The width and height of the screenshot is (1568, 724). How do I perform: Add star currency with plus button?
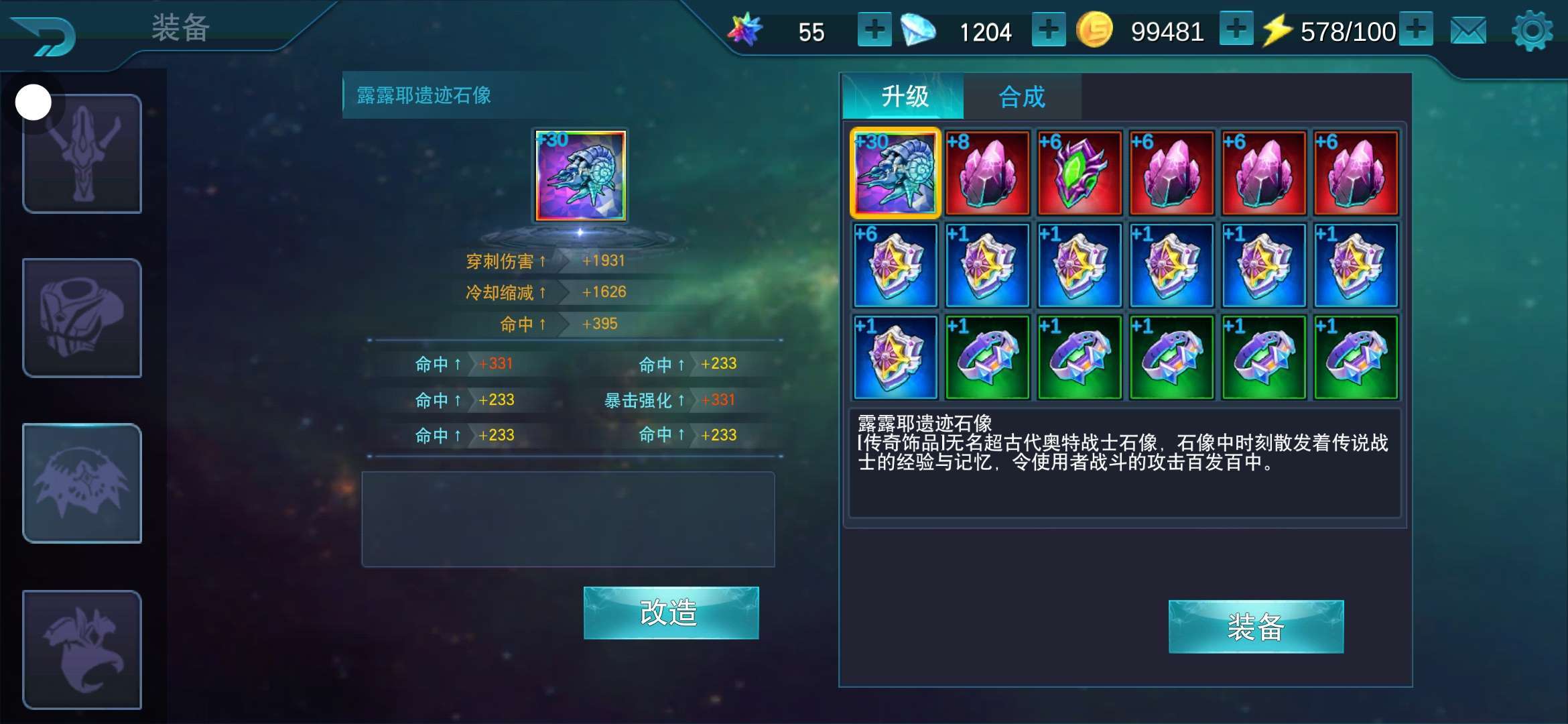(x=874, y=30)
